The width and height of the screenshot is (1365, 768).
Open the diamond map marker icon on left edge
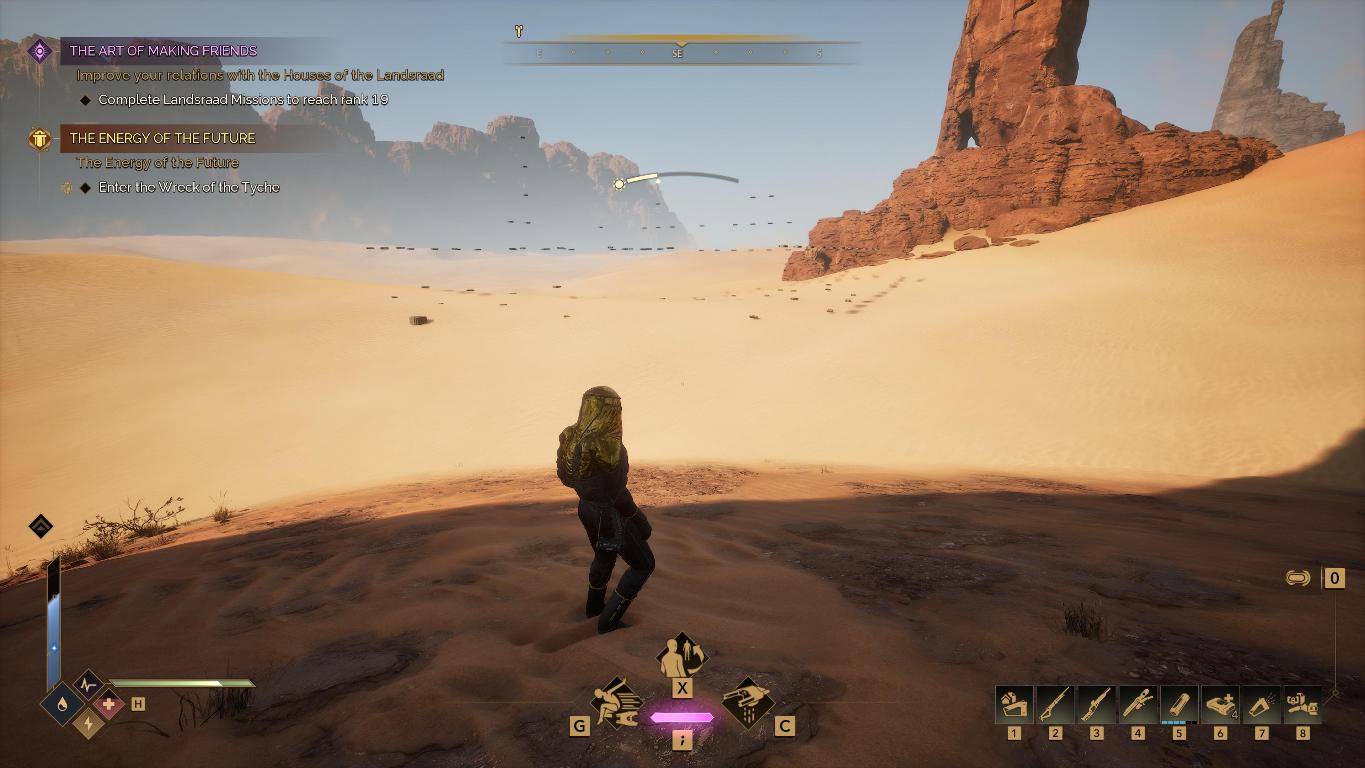pos(40,526)
